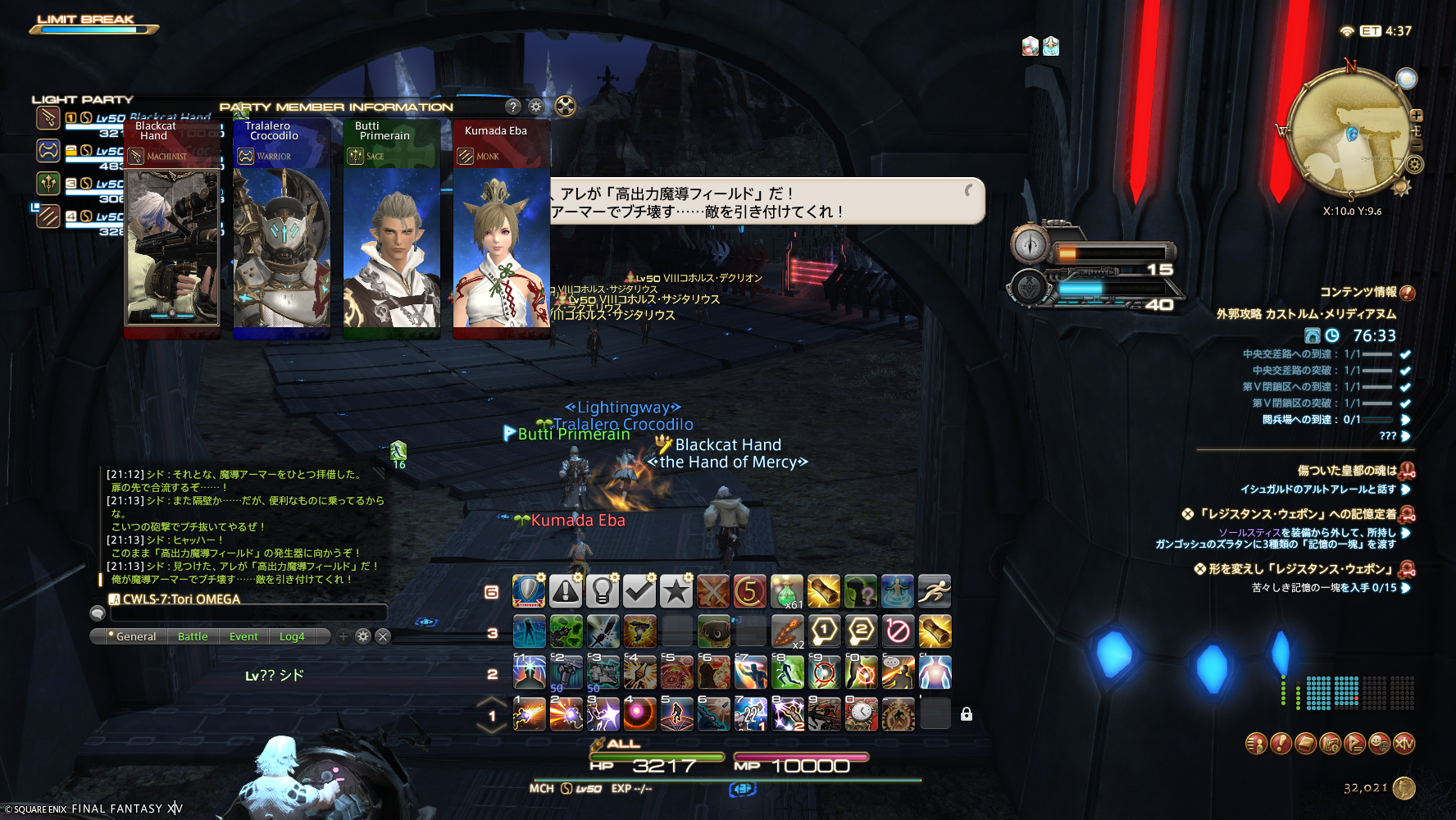Open the Event chat log tab
Viewport: 1456px width, 820px height.
coord(243,636)
